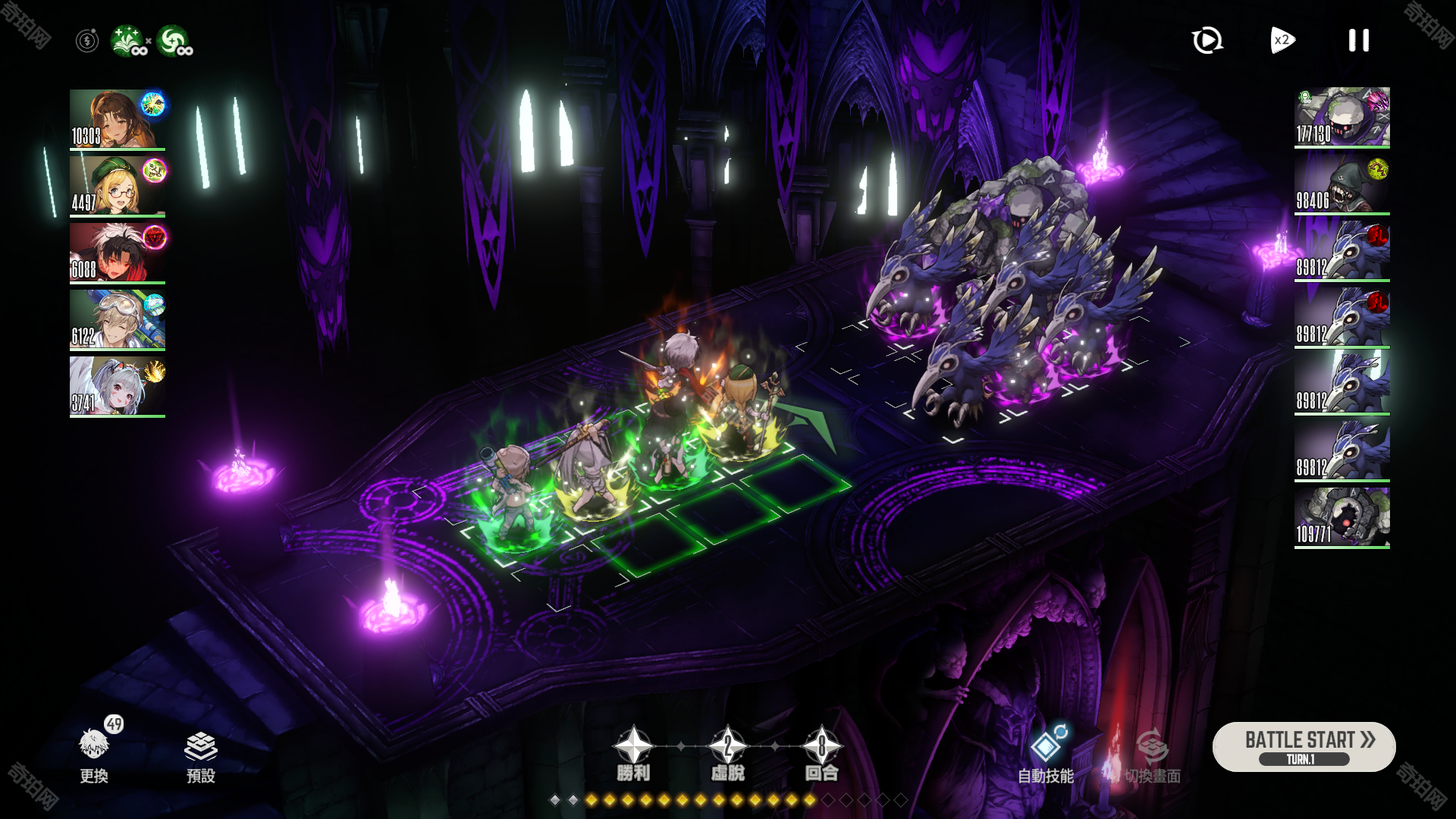Open the 預設 preset menu
Screen dimensions: 1456x819
[x=201, y=754]
